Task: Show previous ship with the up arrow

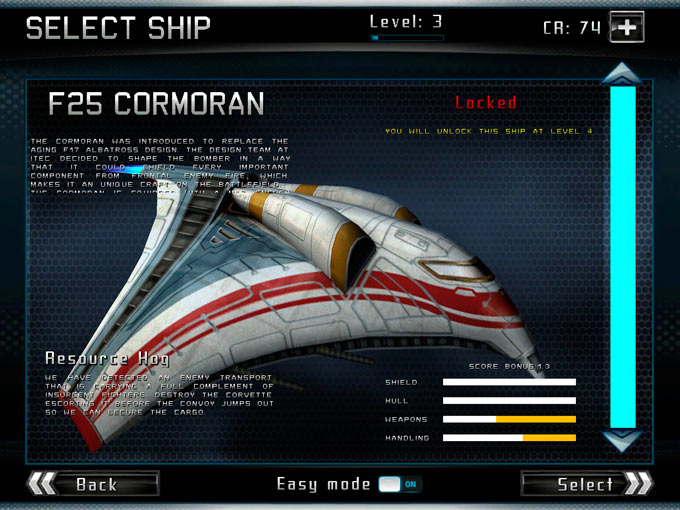Action: pyautogui.click(x=622, y=73)
